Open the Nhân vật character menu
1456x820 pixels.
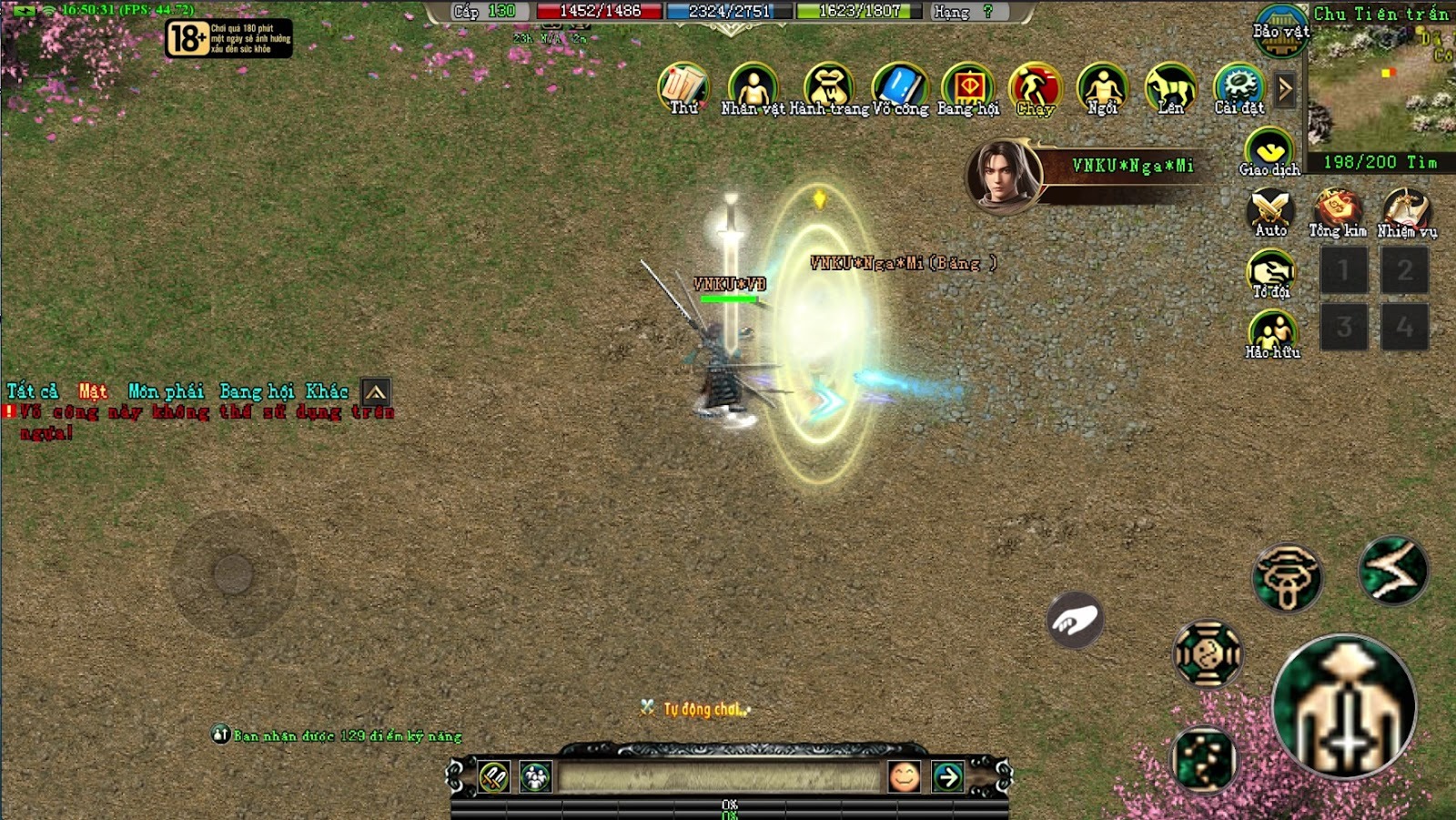coord(753,87)
